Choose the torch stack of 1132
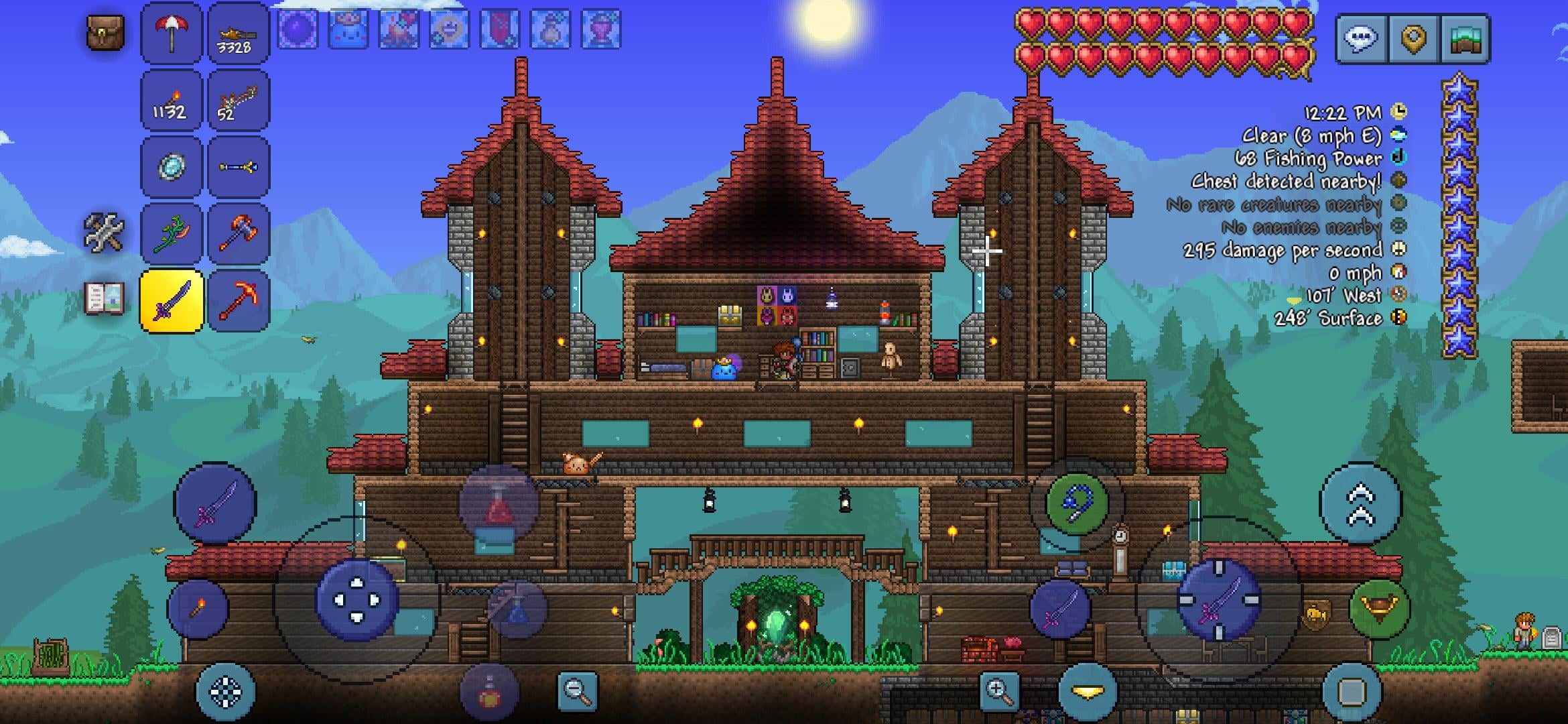Image resolution: width=1568 pixels, height=724 pixels. (x=172, y=100)
